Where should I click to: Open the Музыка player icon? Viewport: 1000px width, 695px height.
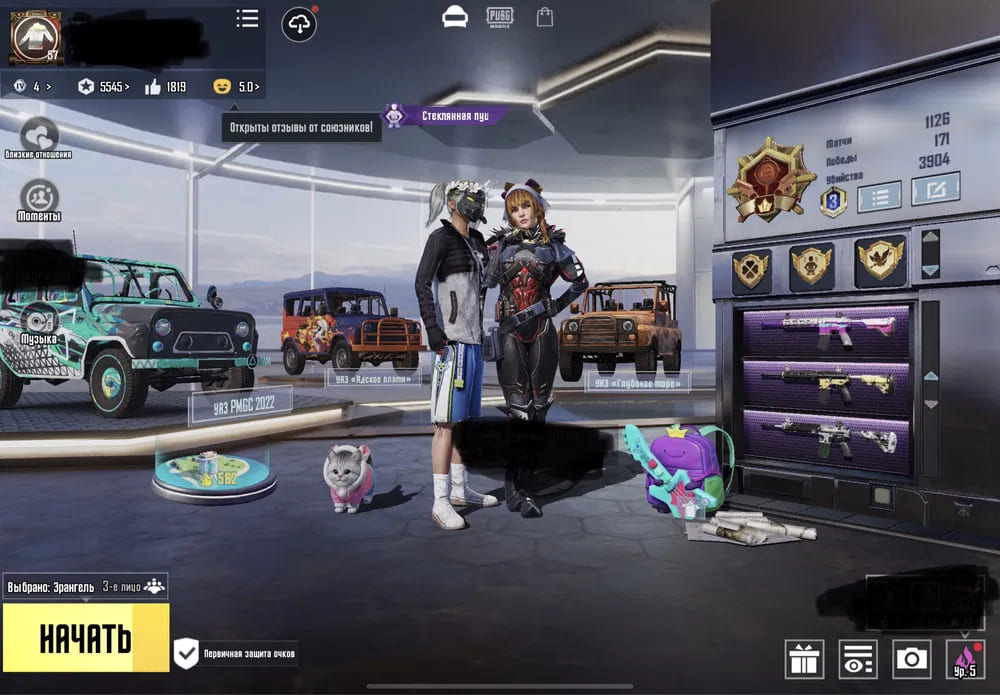[40, 320]
